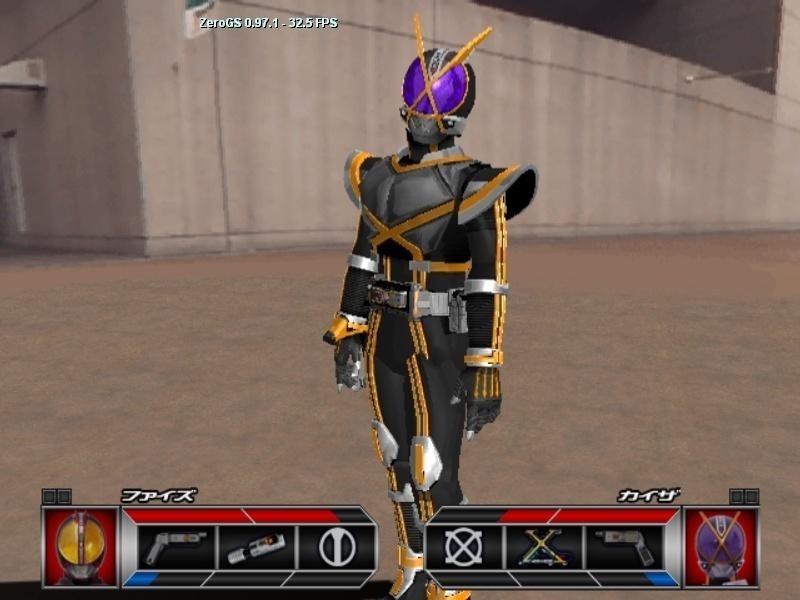
Task: Choose Faiz's pointer flashlight weapon slot
Action: (x=255, y=547)
